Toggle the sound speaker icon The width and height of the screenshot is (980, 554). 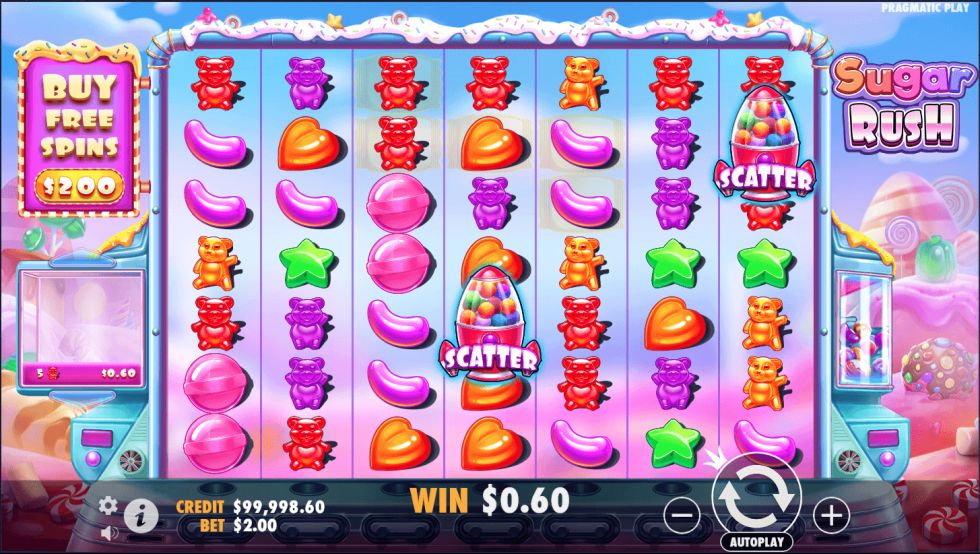pos(108,532)
